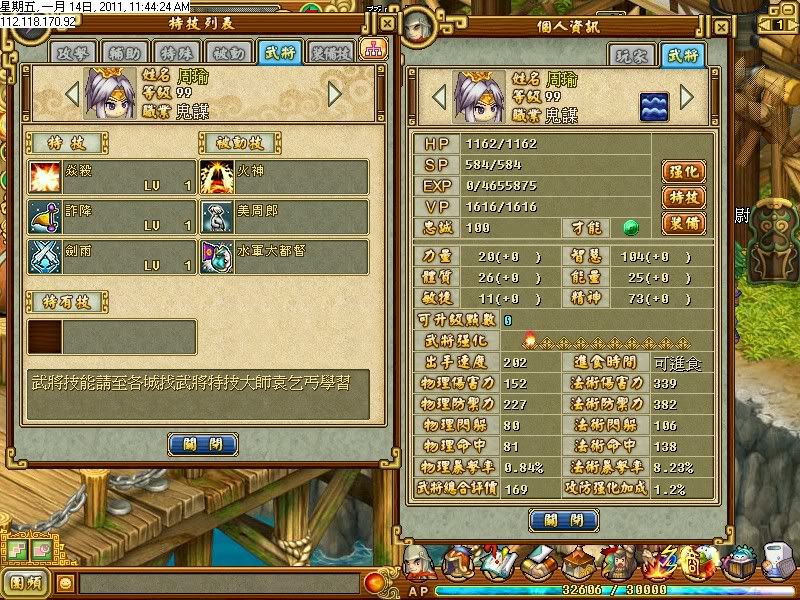The height and width of the screenshot is (600, 800).
Task: Switch to the 攻擊 skill tab
Action: click(73, 51)
